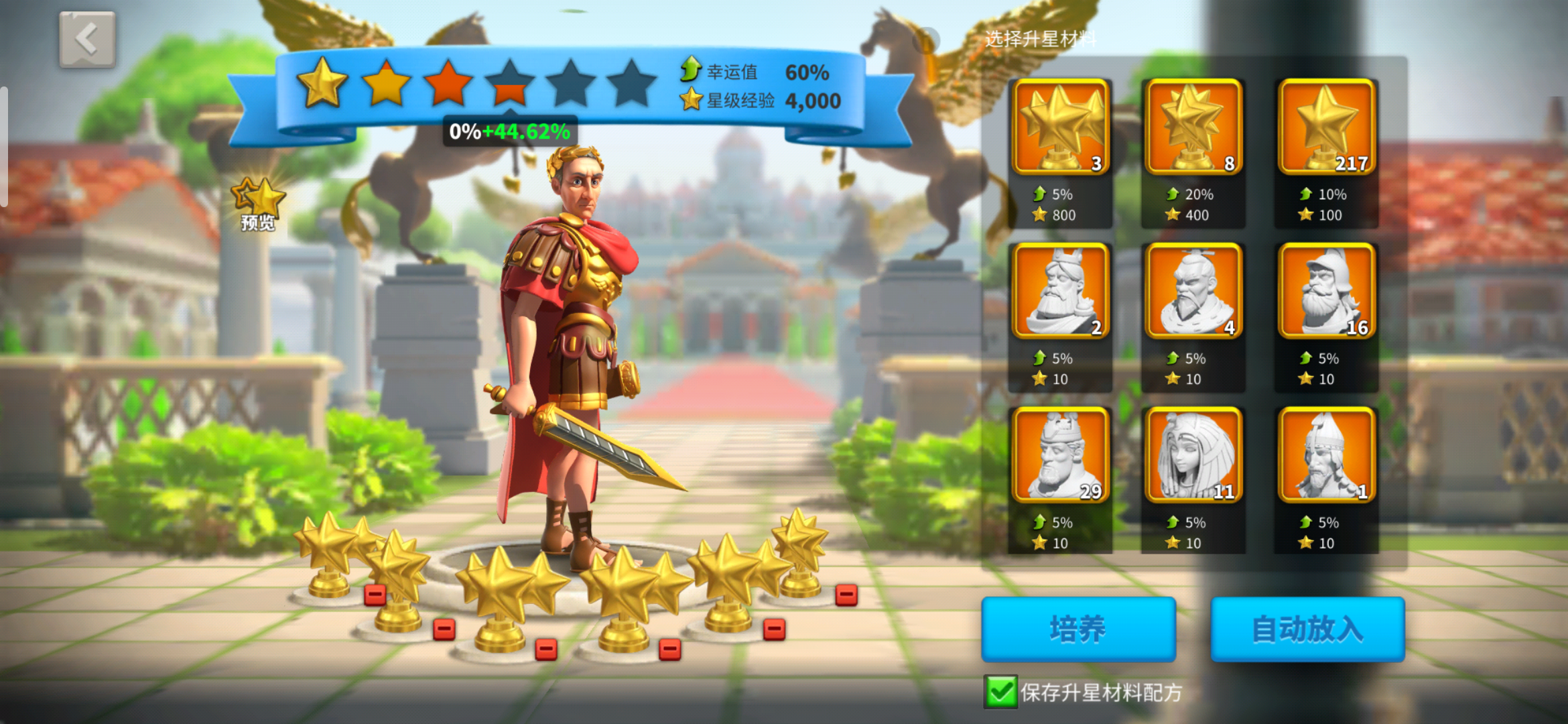This screenshot has width=1568, height=724.
Task: Pick the single star material with 217
Action: (1326, 127)
